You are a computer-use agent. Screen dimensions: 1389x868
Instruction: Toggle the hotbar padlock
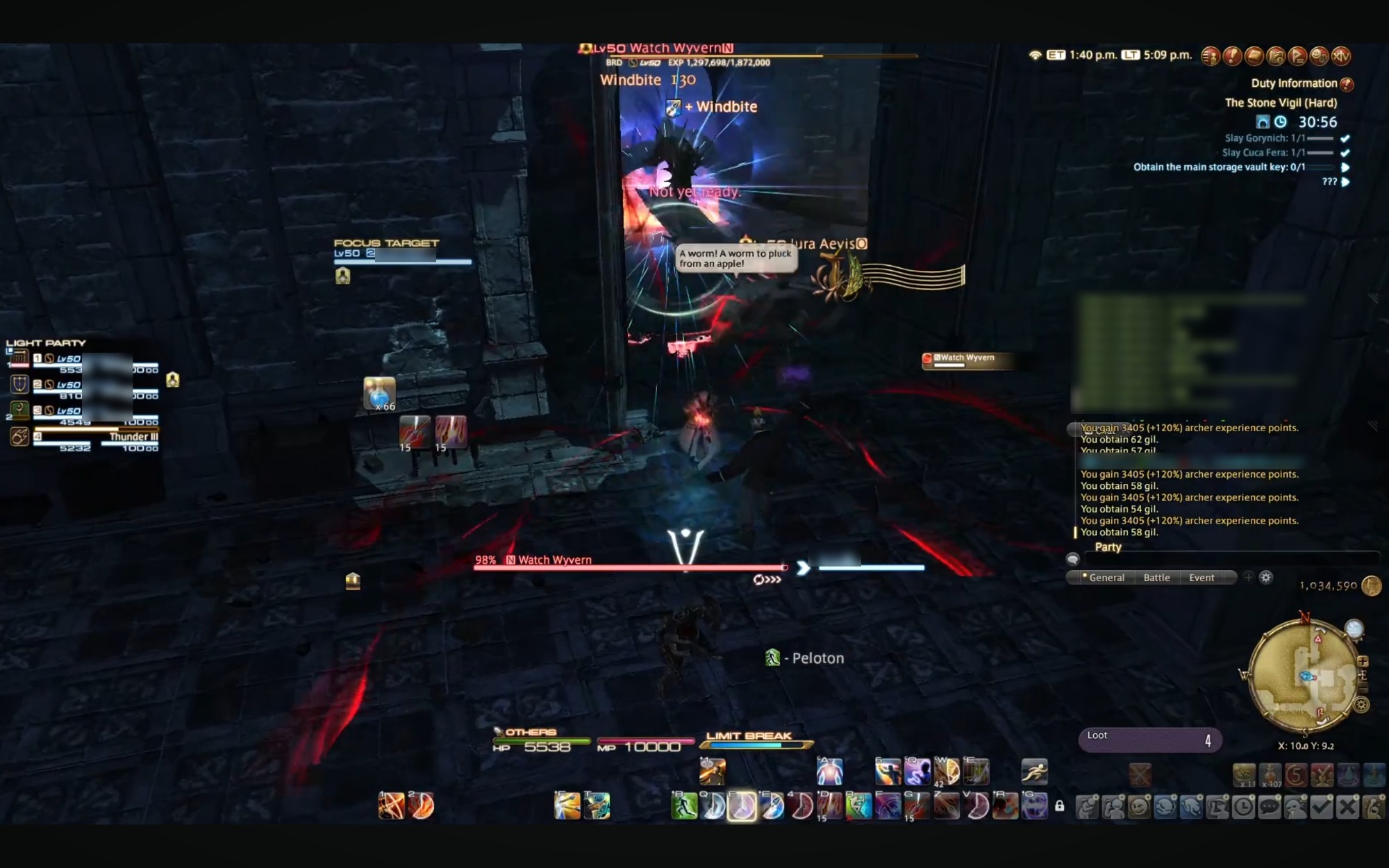[1059, 806]
